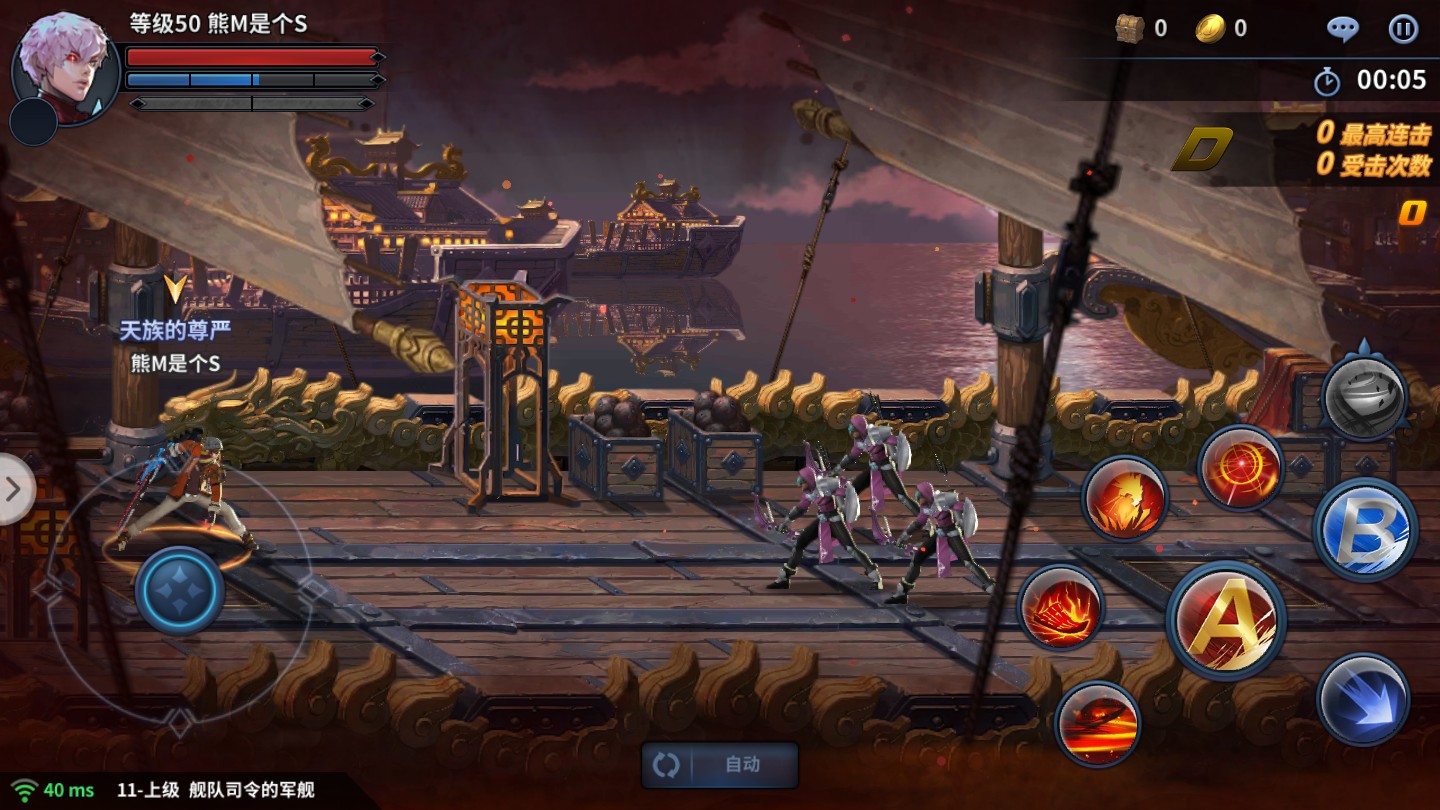Expand the left side arrow panel
Image resolution: width=1440 pixels, height=810 pixels.
(x=14, y=489)
